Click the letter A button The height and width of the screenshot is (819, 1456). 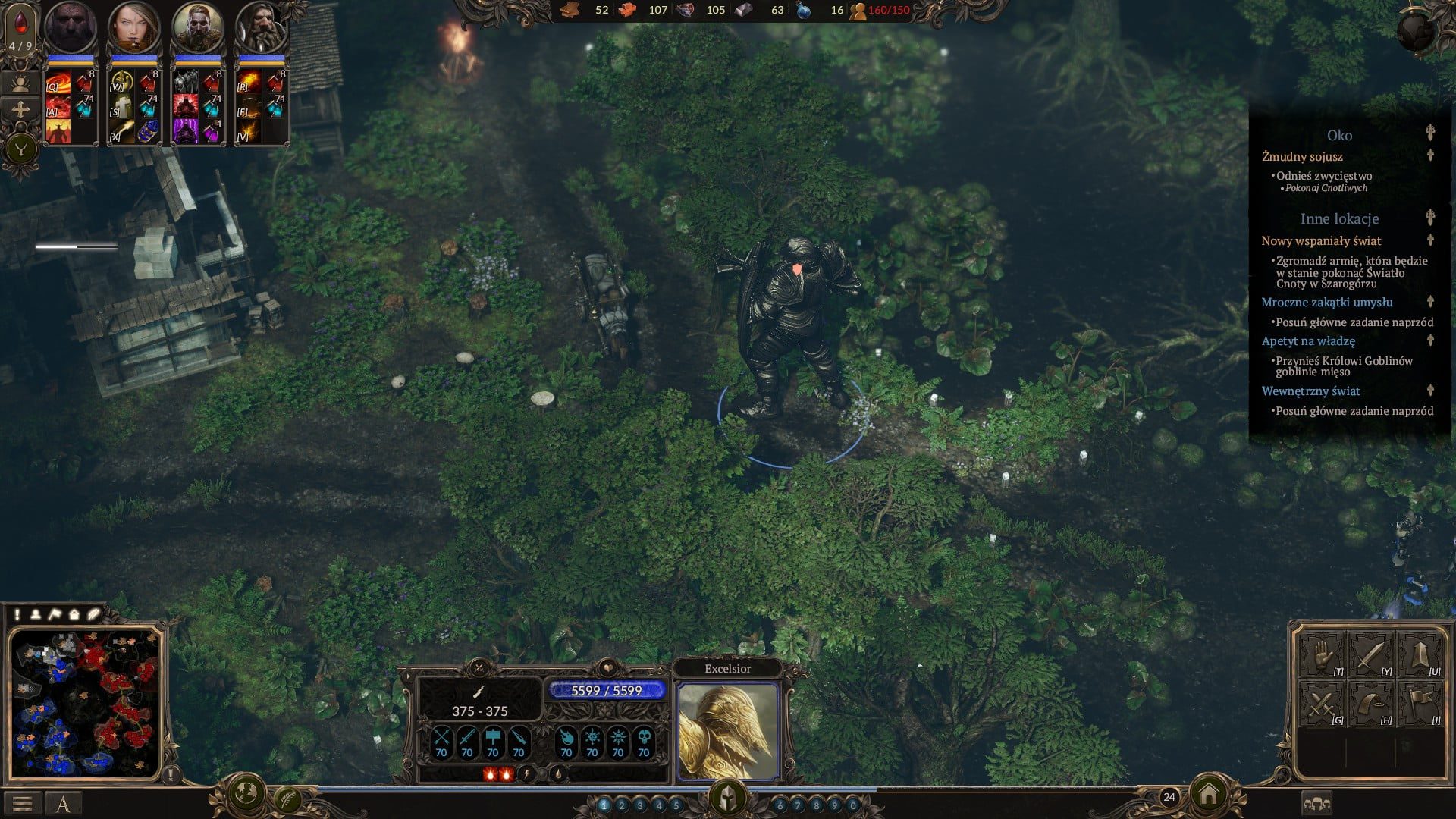click(63, 803)
